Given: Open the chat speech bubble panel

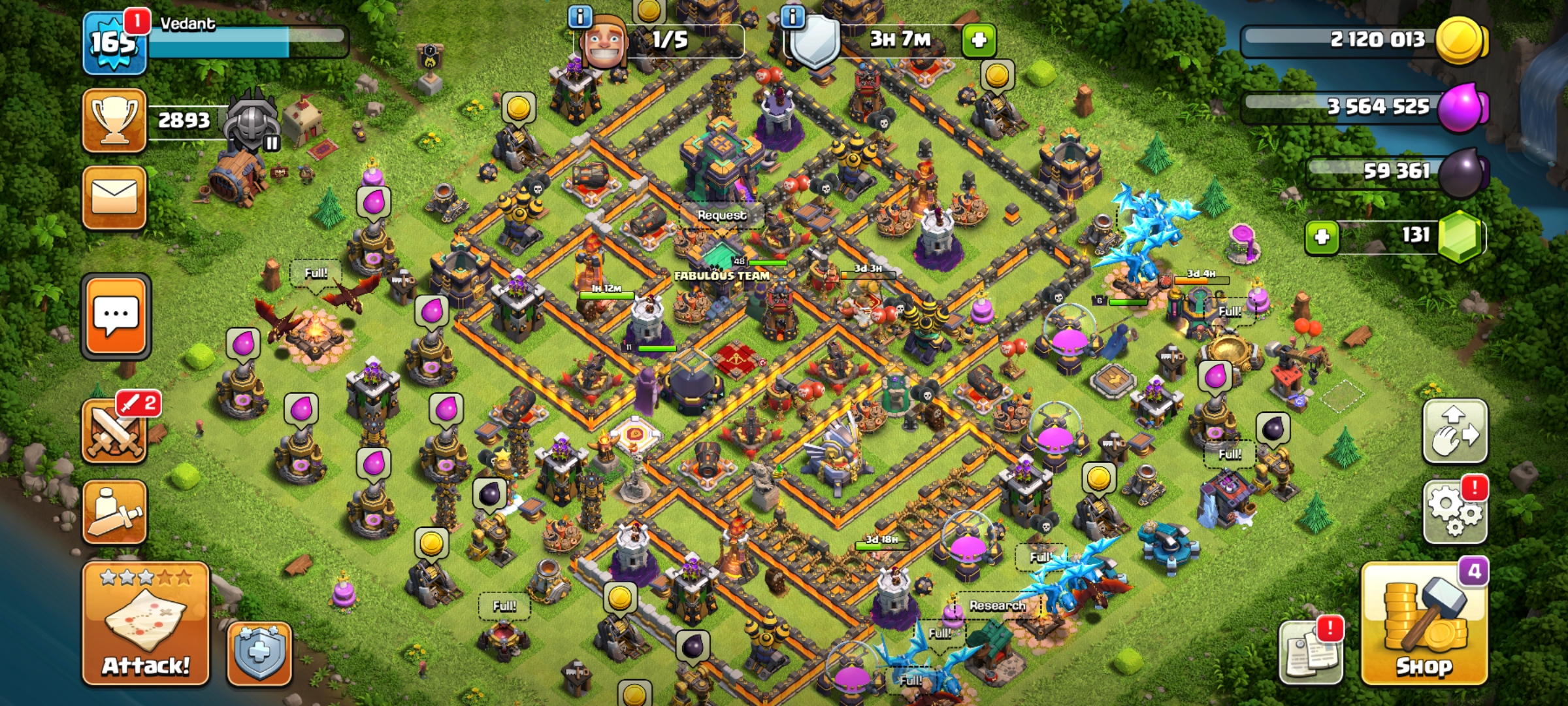Looking at the screenshot, I should (116, 316).
